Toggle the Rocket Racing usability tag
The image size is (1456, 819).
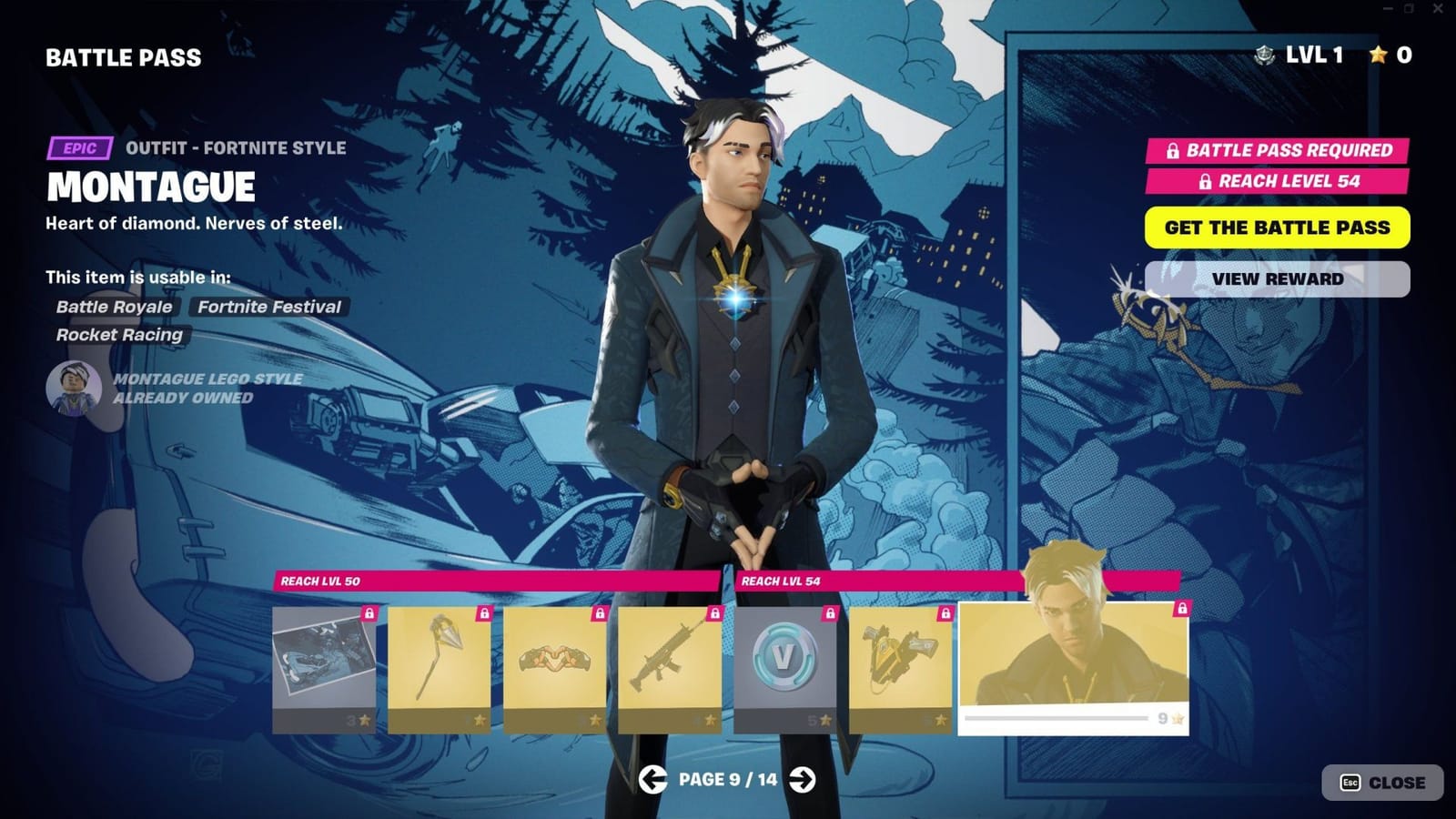point(119,335)
